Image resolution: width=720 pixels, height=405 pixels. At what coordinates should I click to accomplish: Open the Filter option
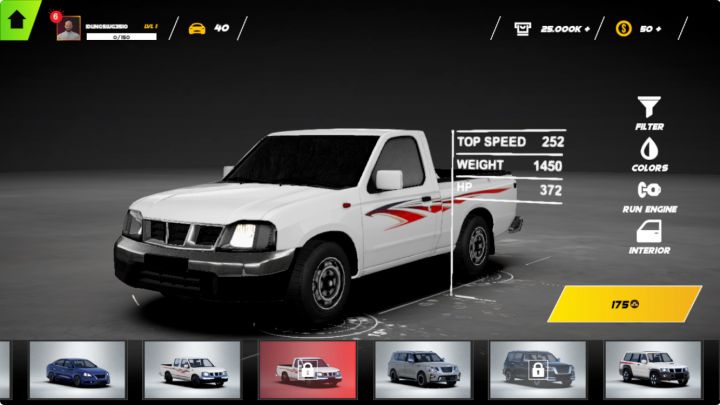point(649,111)
